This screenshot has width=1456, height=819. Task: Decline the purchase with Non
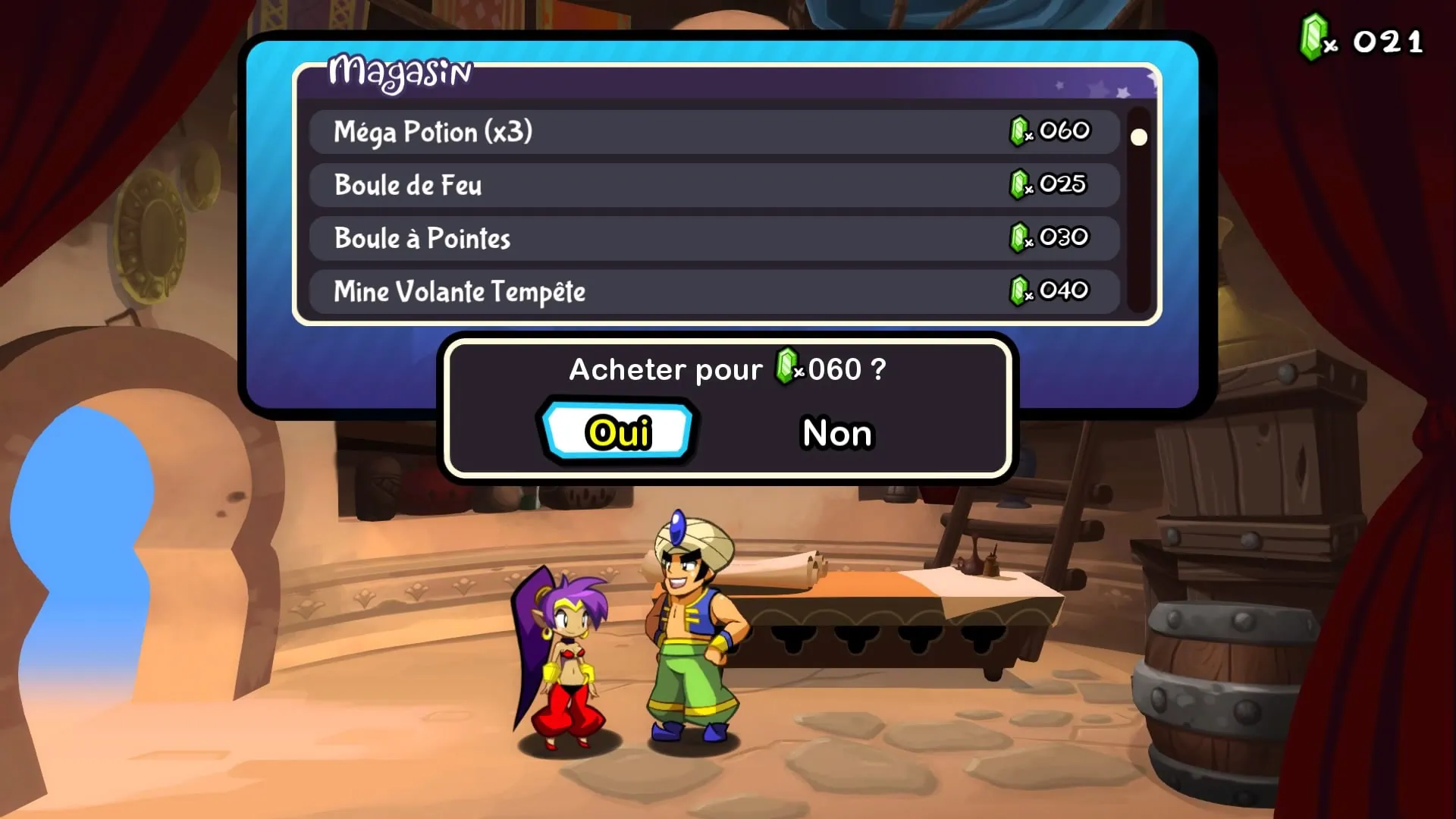(838, 433)
